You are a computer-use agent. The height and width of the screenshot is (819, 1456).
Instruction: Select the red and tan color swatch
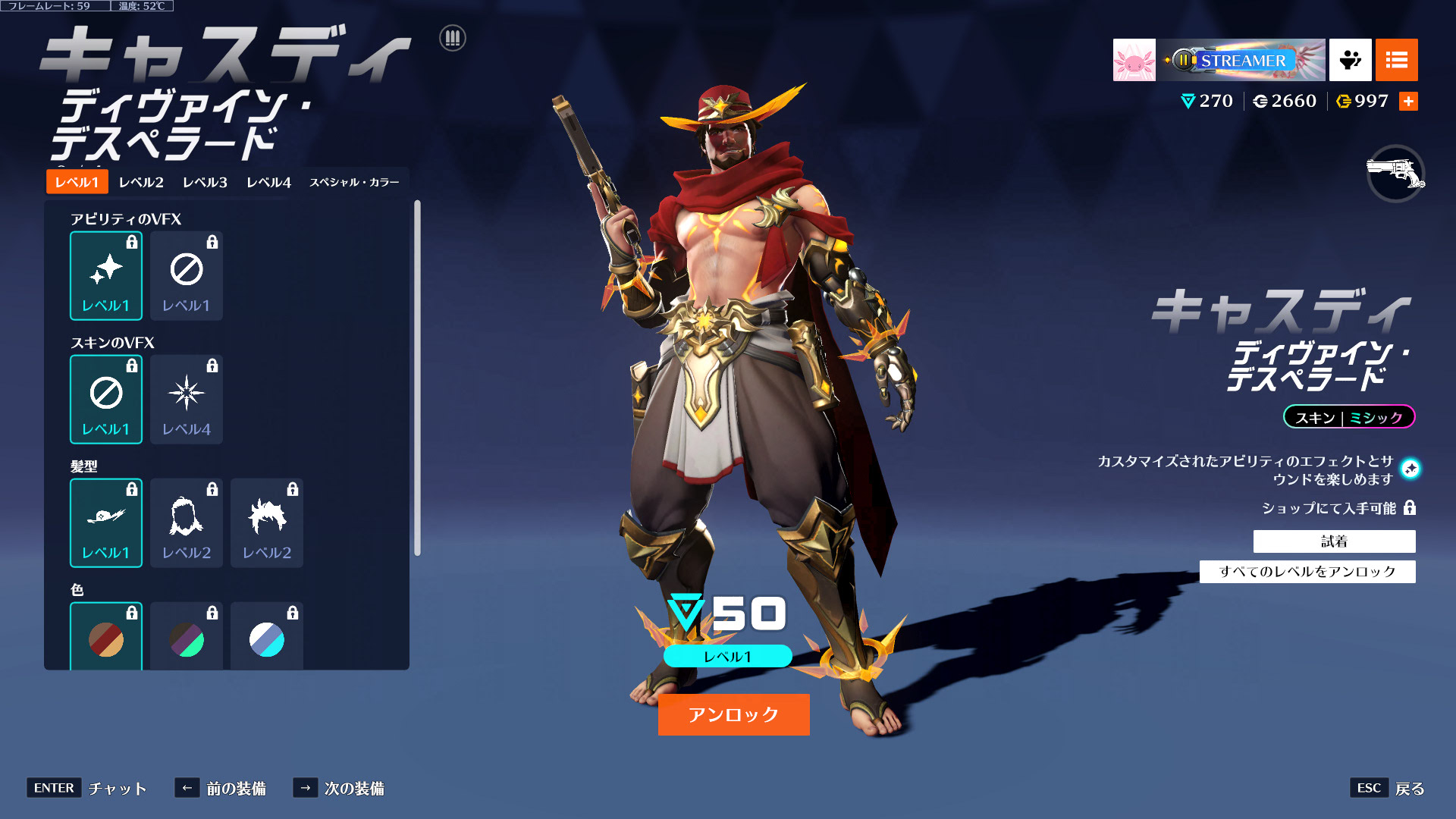coord(106,639)
